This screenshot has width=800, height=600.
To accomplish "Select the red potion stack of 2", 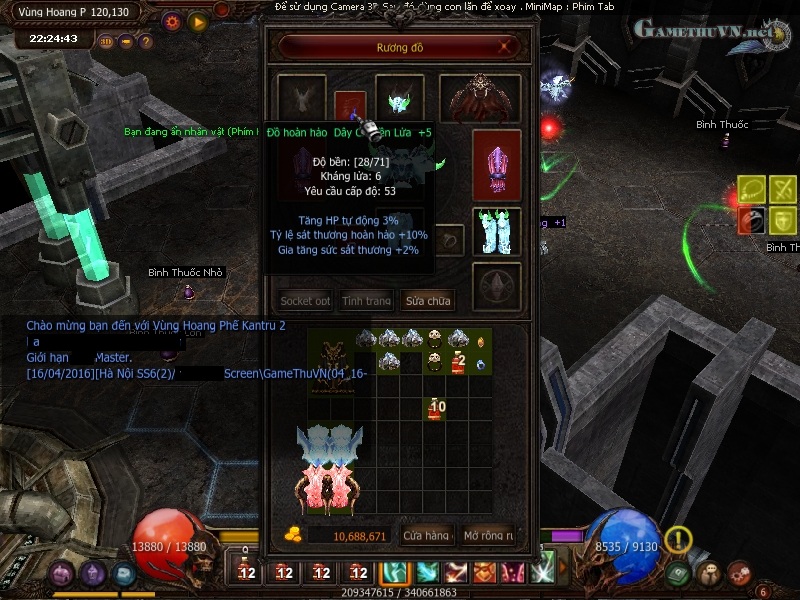I will [459, 363].
